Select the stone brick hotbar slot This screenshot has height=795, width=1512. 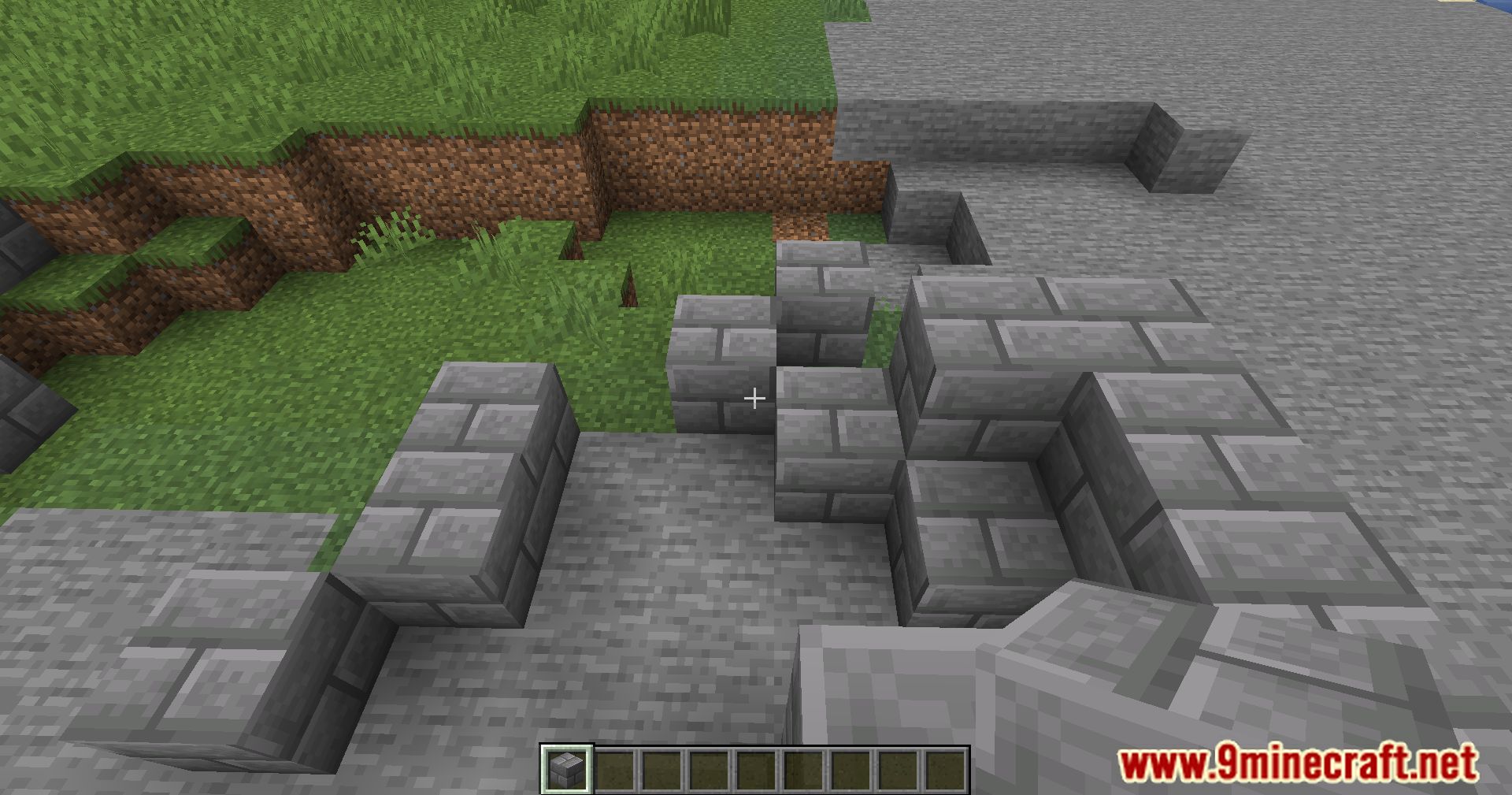pyautogui.click(x=568, y=768)
